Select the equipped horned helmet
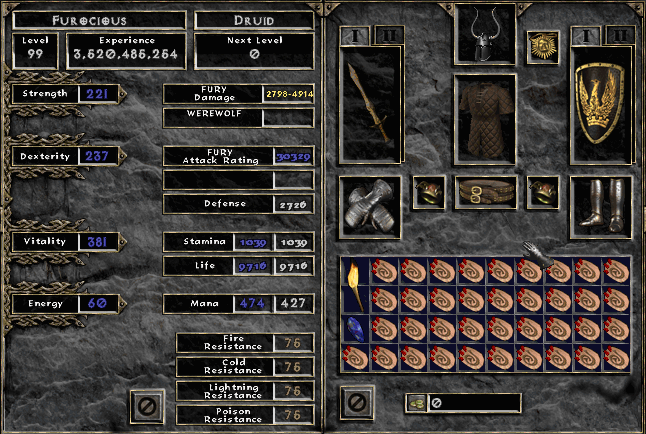This screenshot has width=646, height=434. click(x=485, y=34)
